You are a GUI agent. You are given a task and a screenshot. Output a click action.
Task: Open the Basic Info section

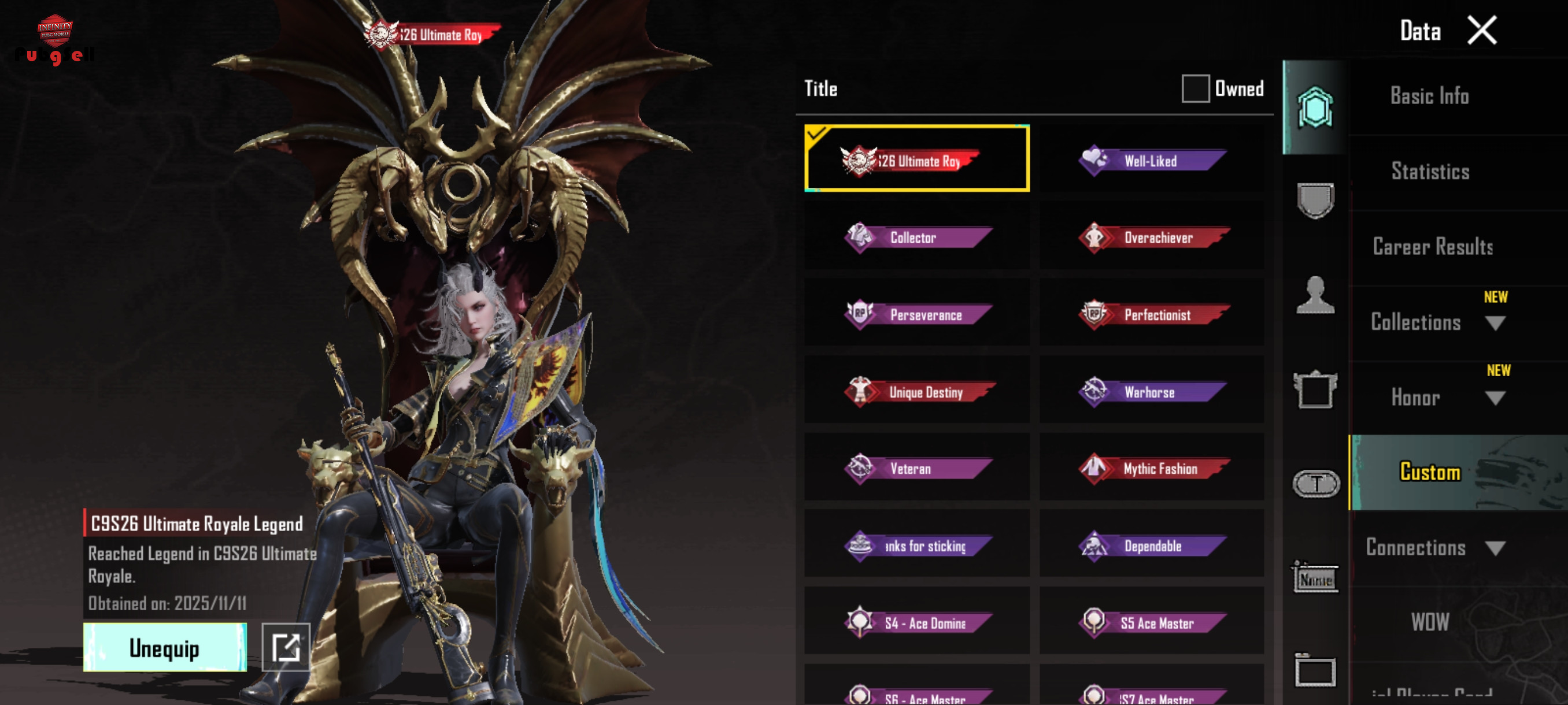click(1429, 96)
